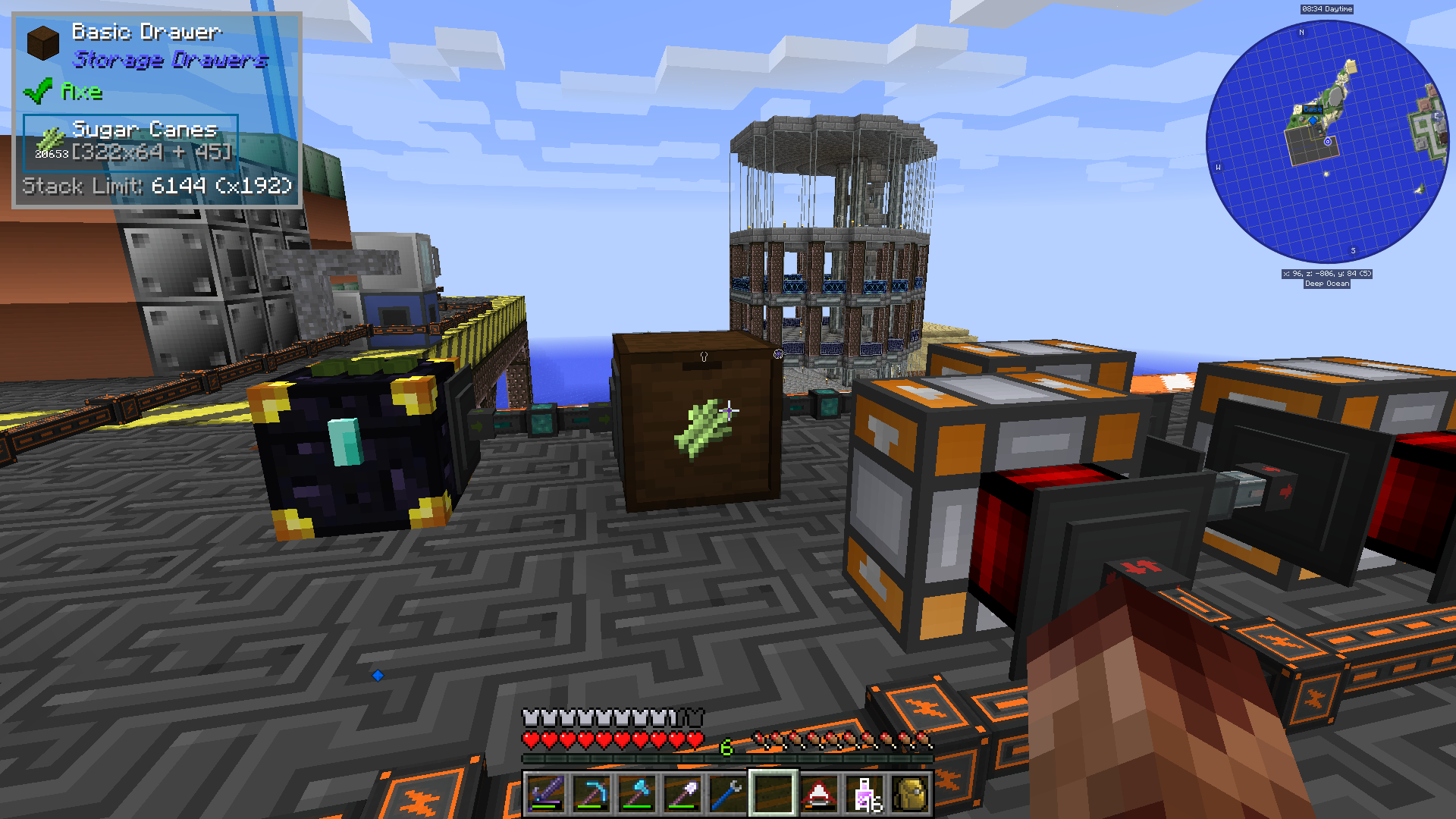Select the purple sword hotbar slot
This screenshot has width=1456, height=819.
pos(545,794)
